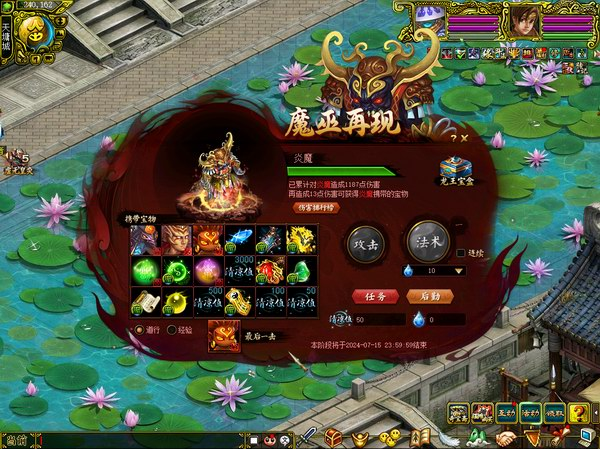Open the 活动 events button
The image size is (600, 449).
click(530, 413)
